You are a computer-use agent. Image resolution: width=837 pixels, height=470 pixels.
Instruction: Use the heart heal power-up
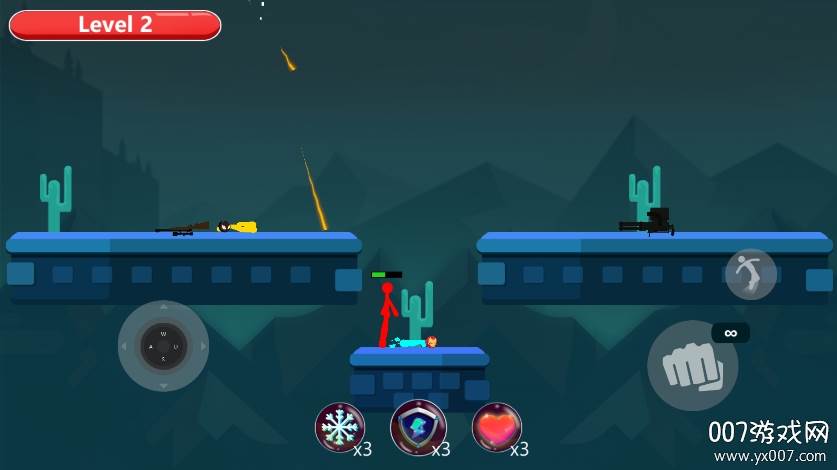point(496,427)
